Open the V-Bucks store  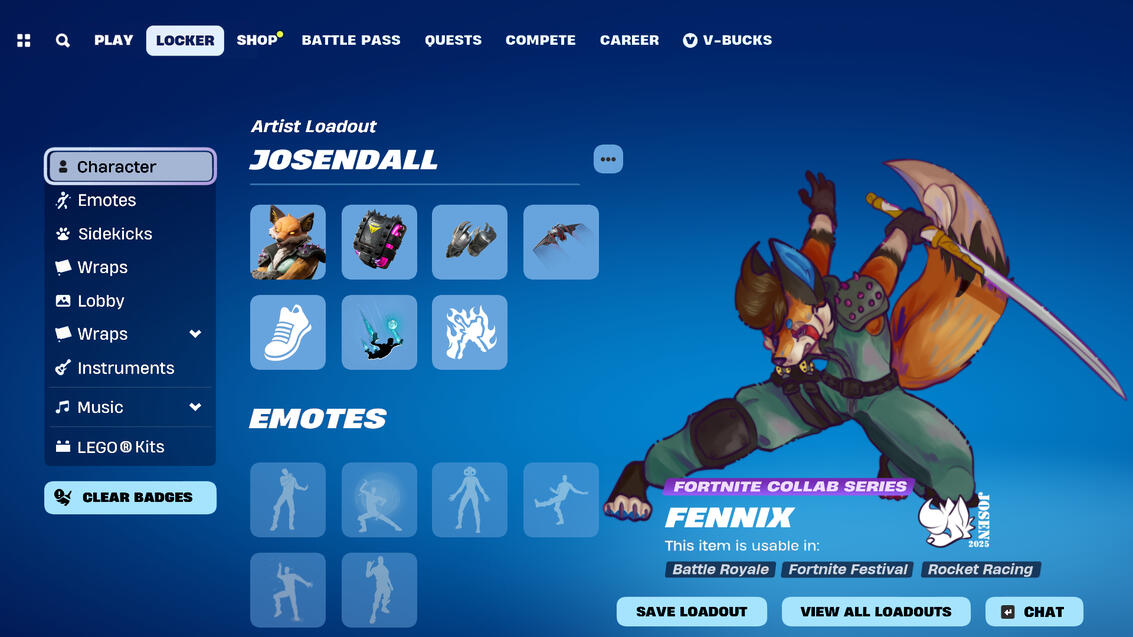pos(727,40)
